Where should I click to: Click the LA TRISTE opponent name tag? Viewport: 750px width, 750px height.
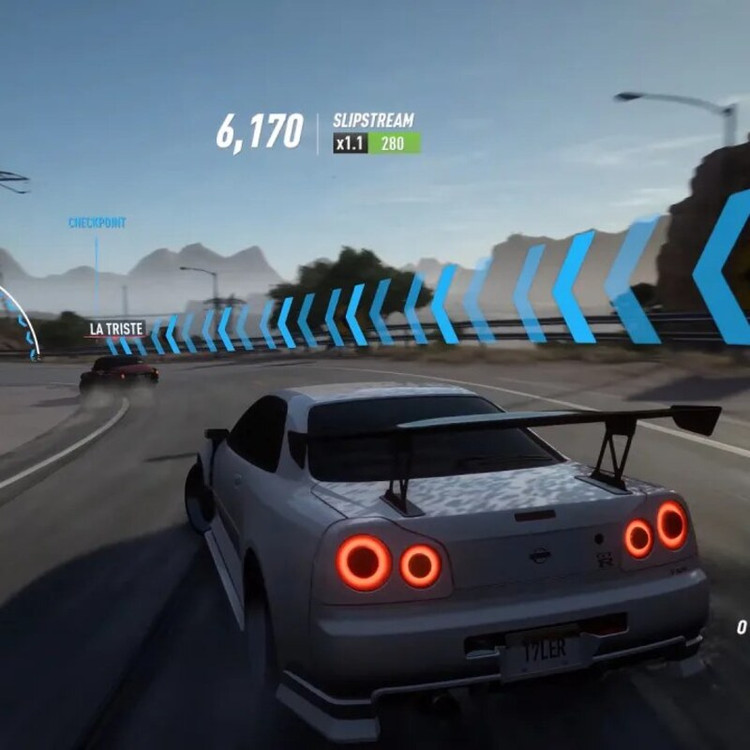point(116,328)
